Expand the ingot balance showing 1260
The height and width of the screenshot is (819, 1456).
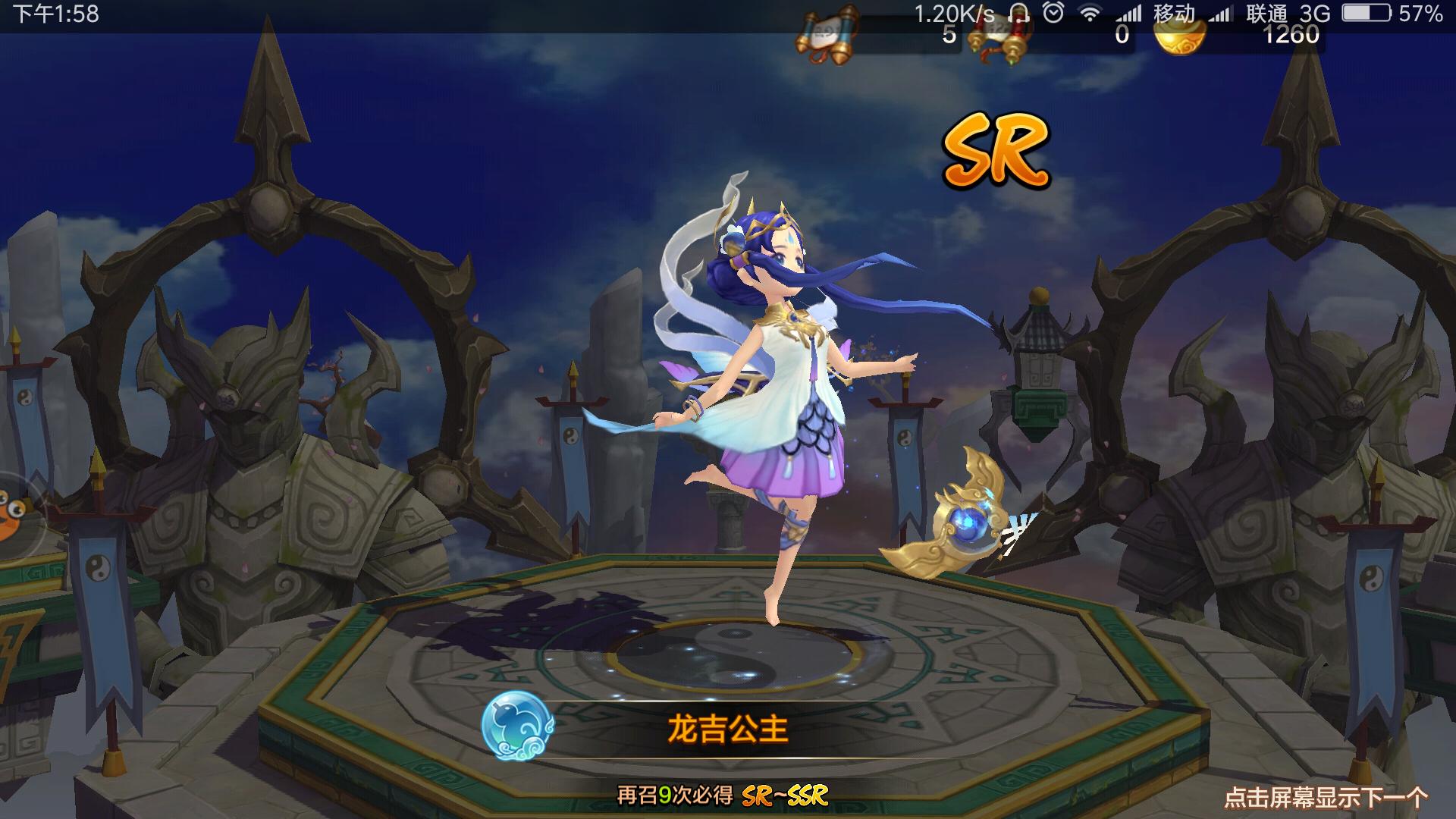click(1289, 34)
